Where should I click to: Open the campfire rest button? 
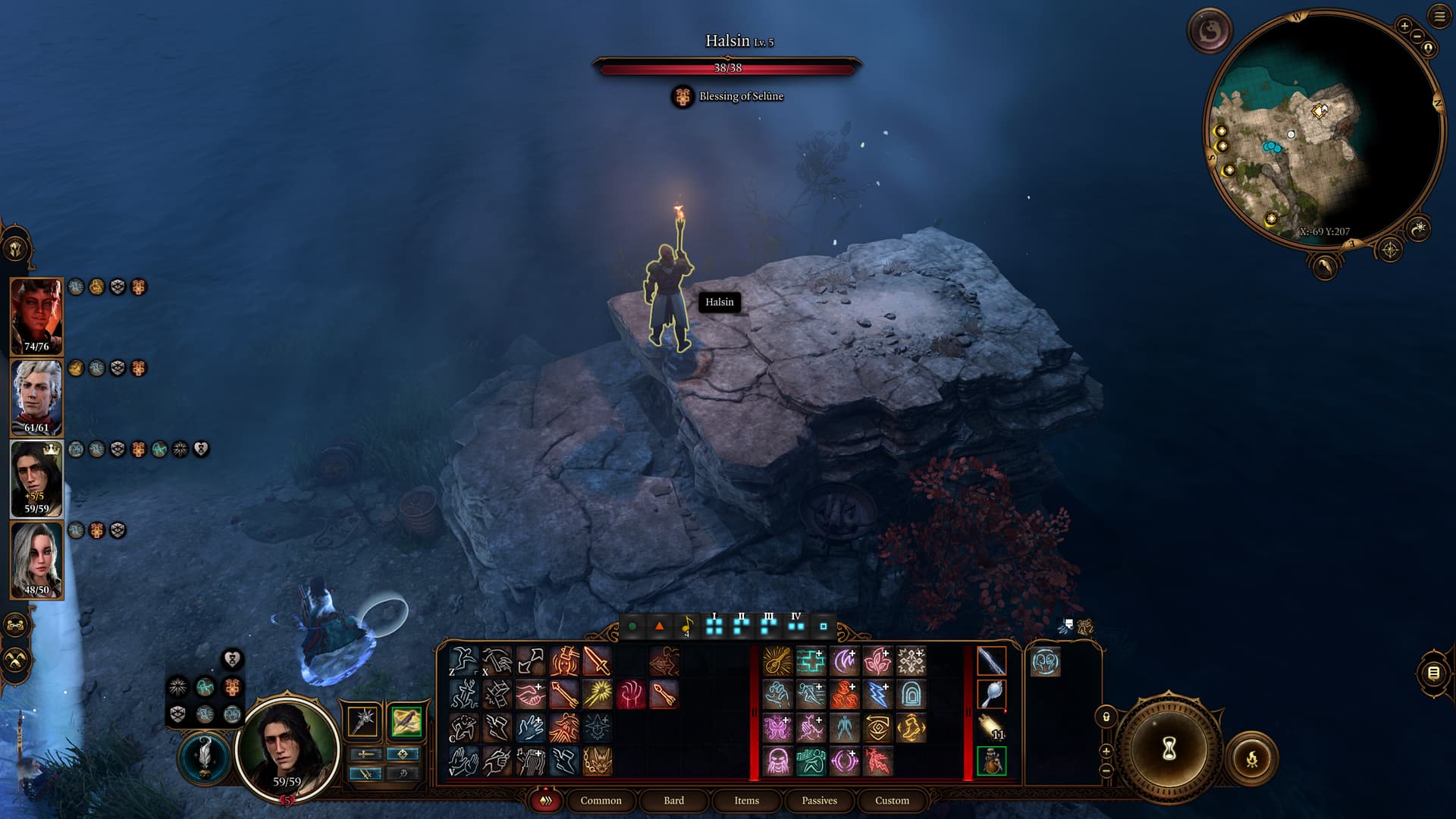point(1251,758)
